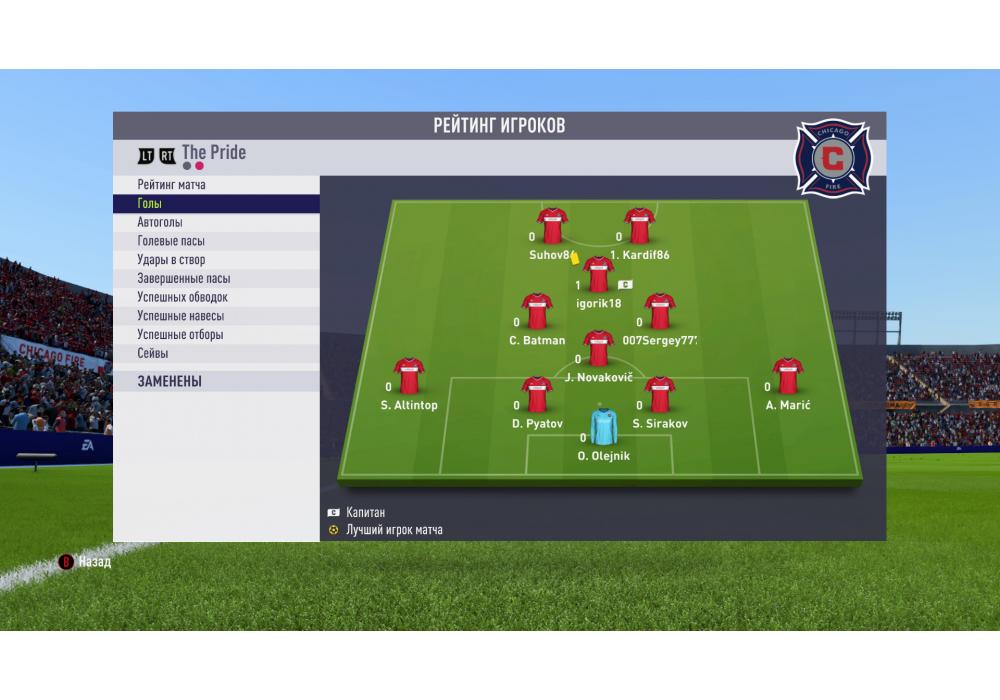Select defender D. Pyatov

click(537, 395)
